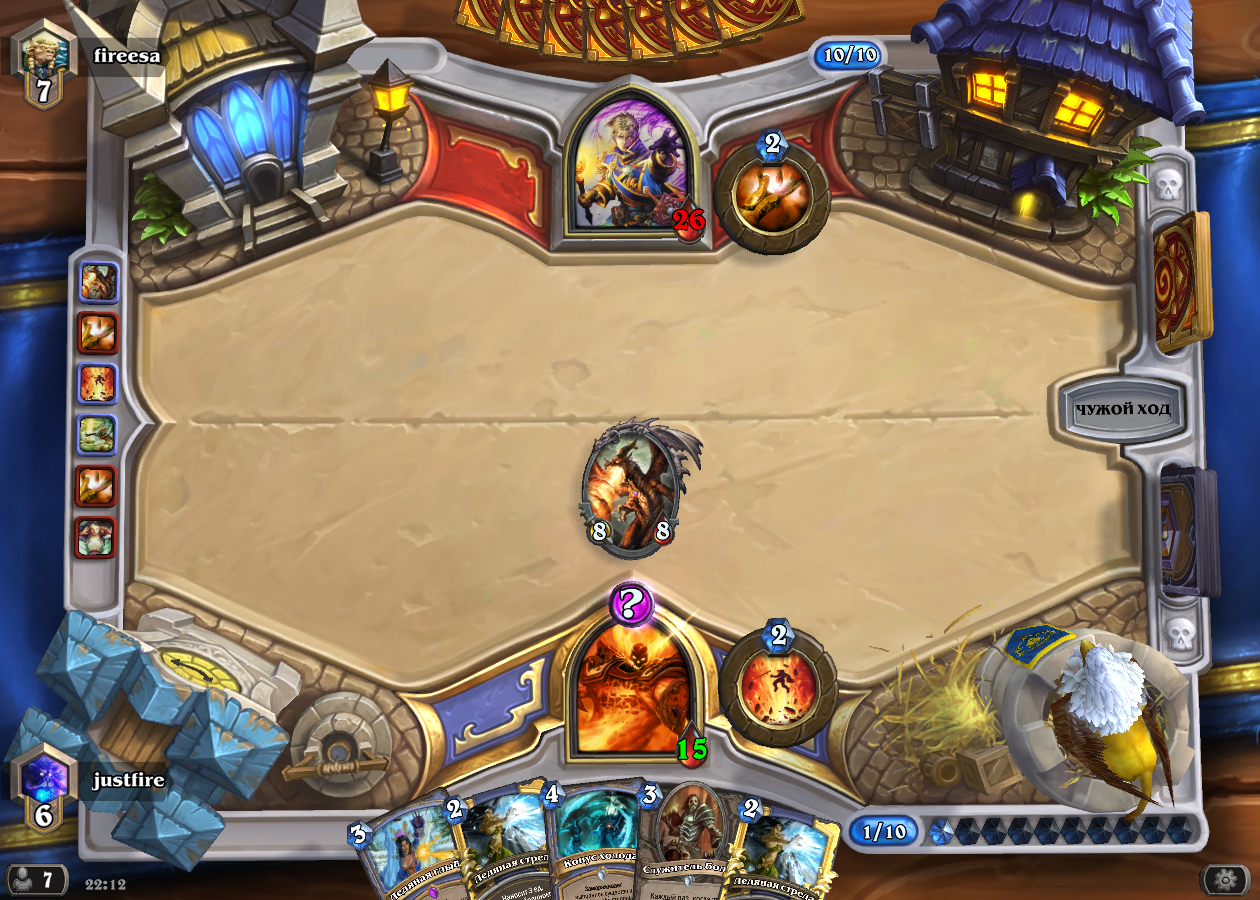The height and width of the screenshot is (900, 1260).
Task: View the dragon tile in play history
Action: 98,283
